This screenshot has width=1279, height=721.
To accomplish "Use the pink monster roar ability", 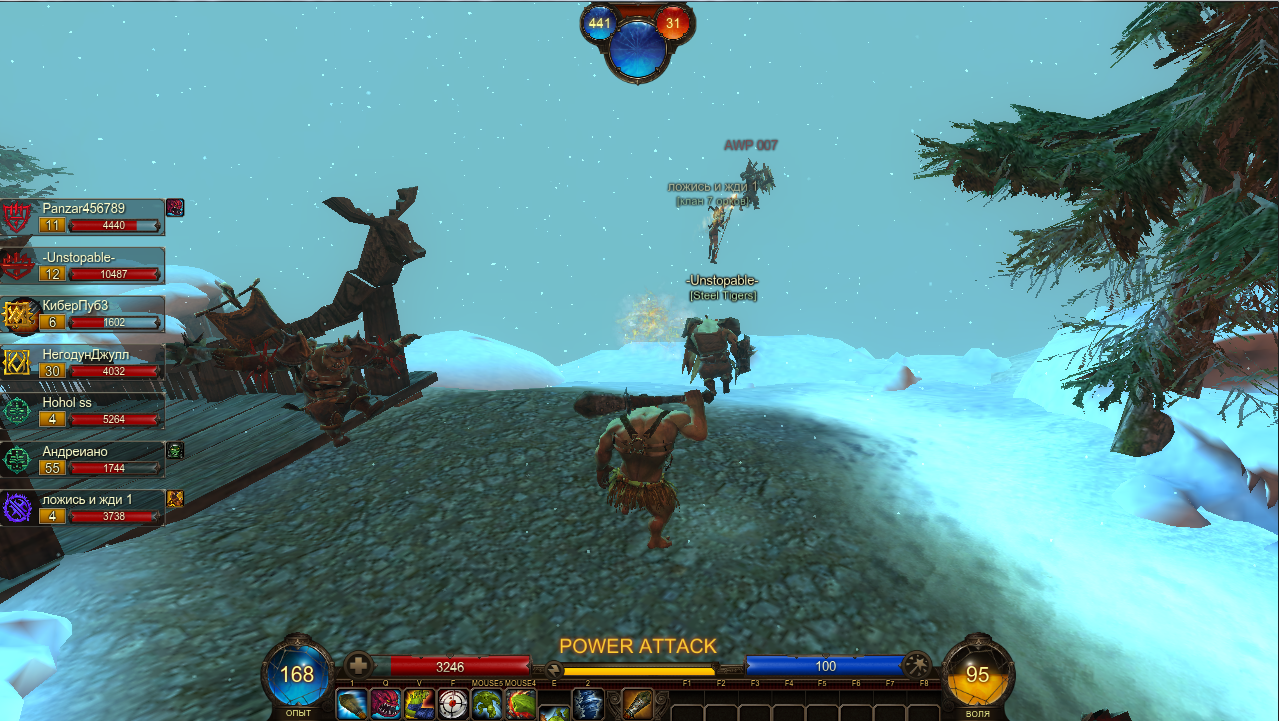I will (385, 704).
